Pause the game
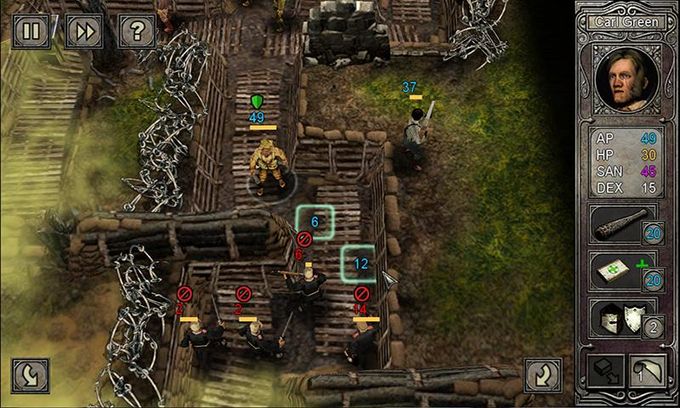680x408 pixels. [x=31, y=31]
